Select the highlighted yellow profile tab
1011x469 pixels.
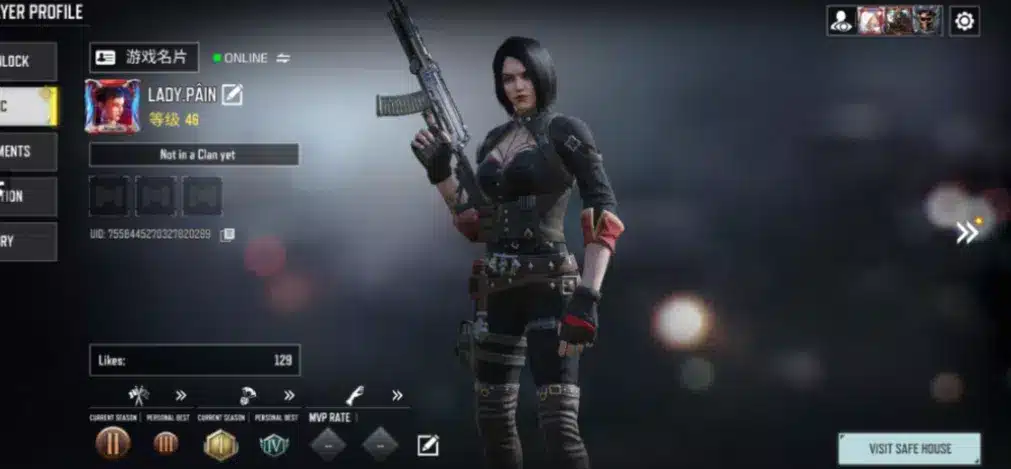27,106
